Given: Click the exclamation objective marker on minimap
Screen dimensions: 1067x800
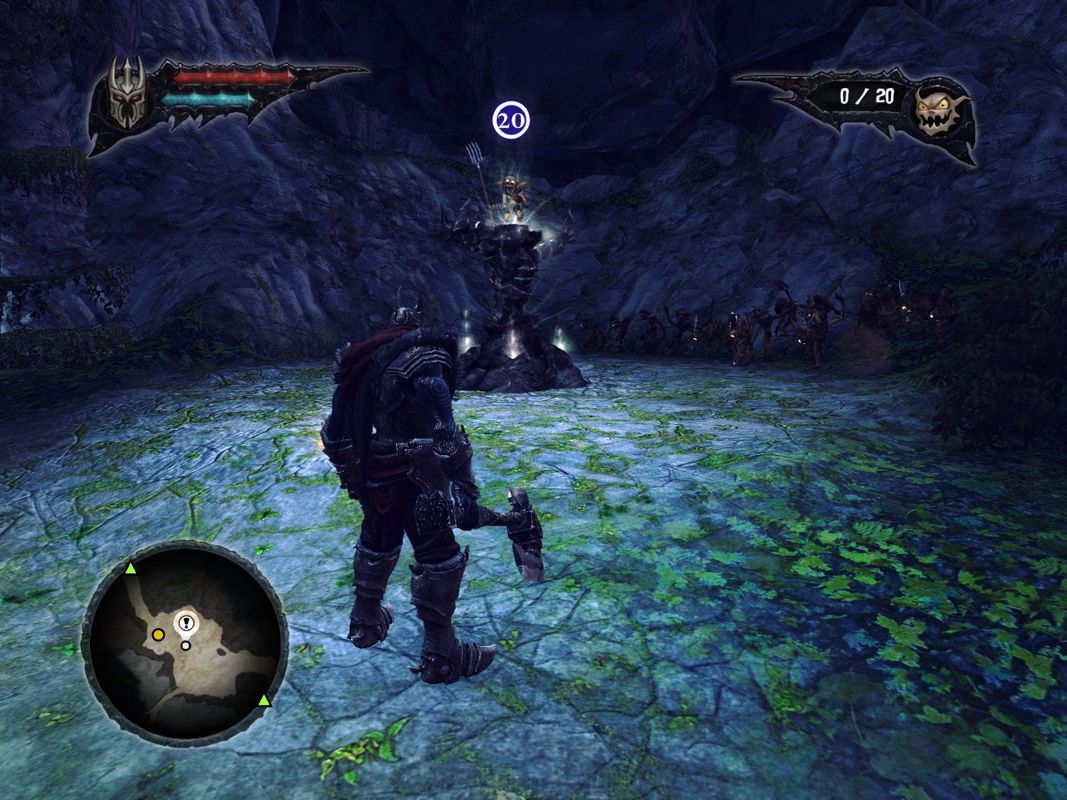Looking at the screenshot, I should [x=186, y=623].
